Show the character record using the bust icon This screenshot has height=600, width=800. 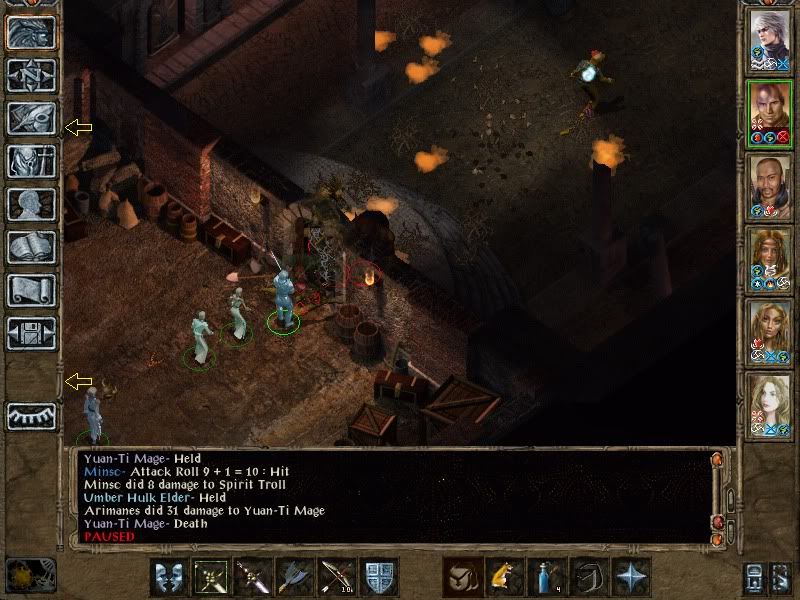pyautogui.click(x=30, y=204)
